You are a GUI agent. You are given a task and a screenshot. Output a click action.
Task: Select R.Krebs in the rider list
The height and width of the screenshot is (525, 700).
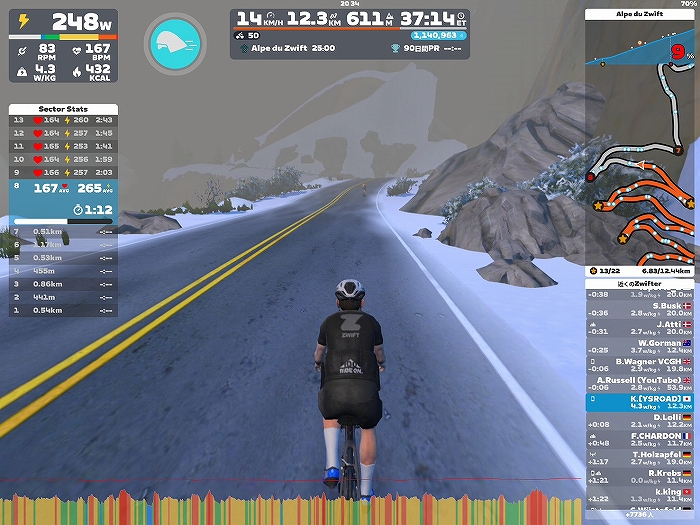click(640, 477)
